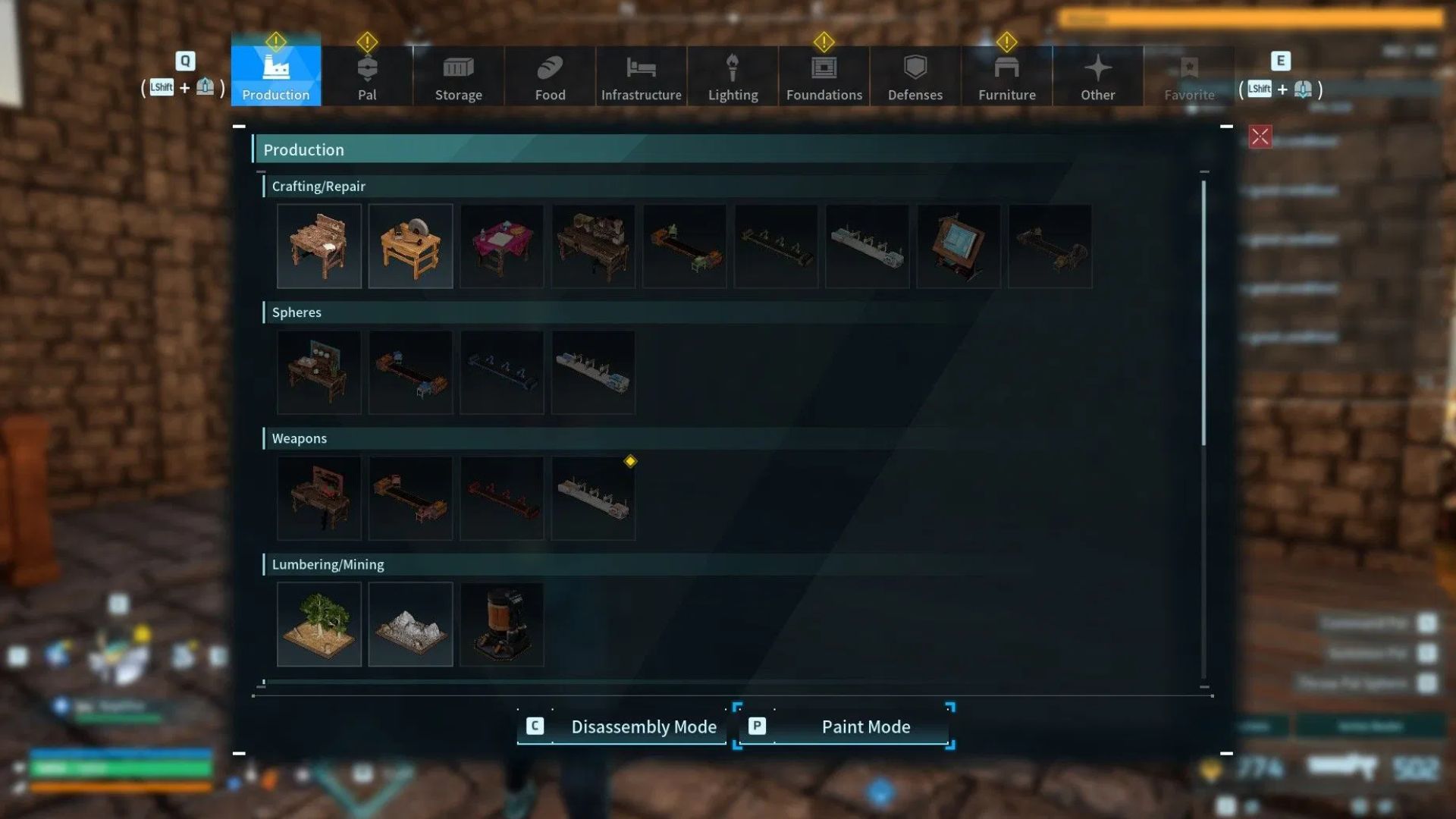Select the pink cloth medicine workbench
The height and width of the screenshot is (819, 1456).
(502, 246)
